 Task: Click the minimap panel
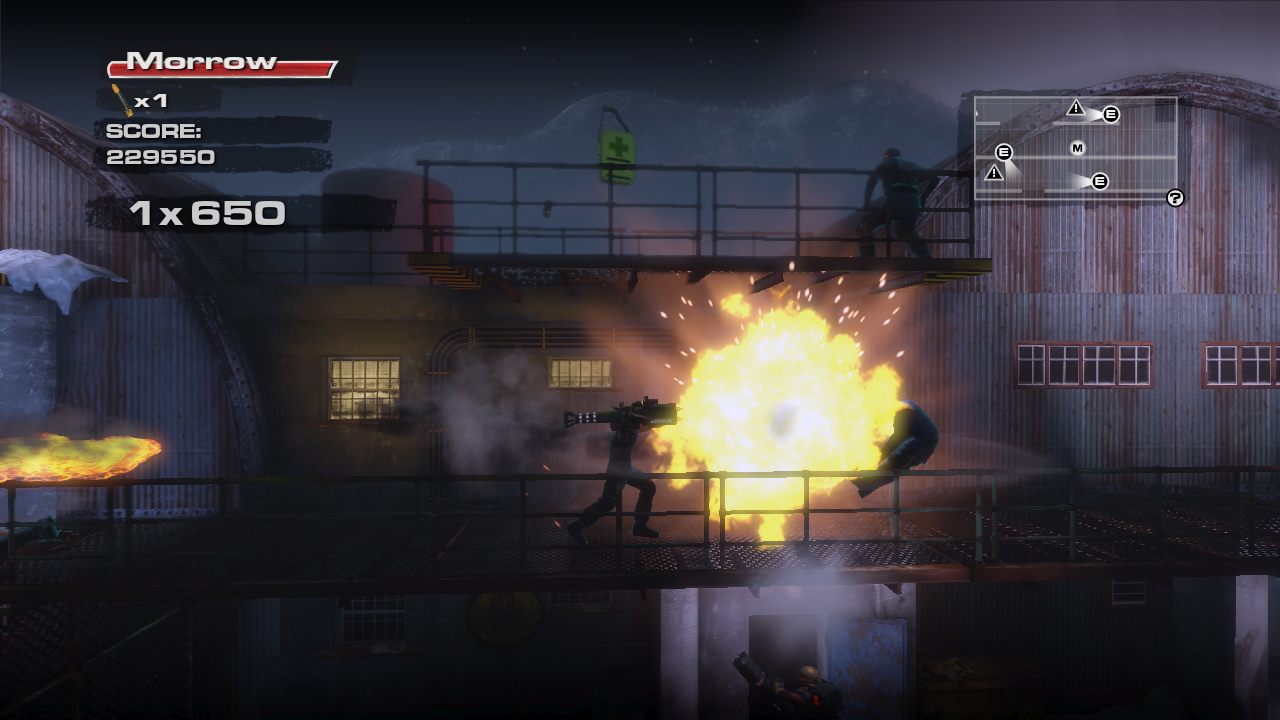[1075, 148]
